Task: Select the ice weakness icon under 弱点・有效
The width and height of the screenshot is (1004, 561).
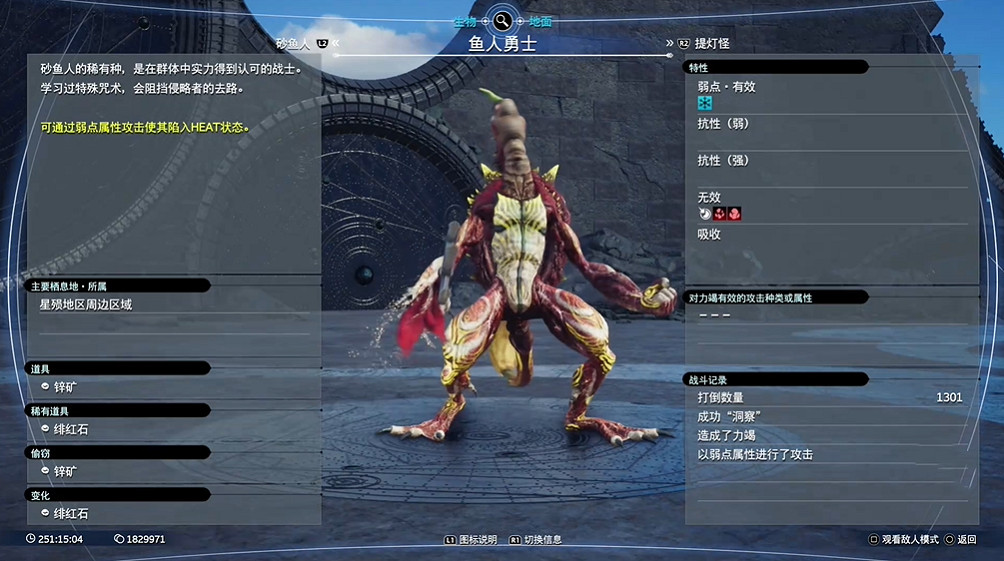Action: [x=705, y=103]
